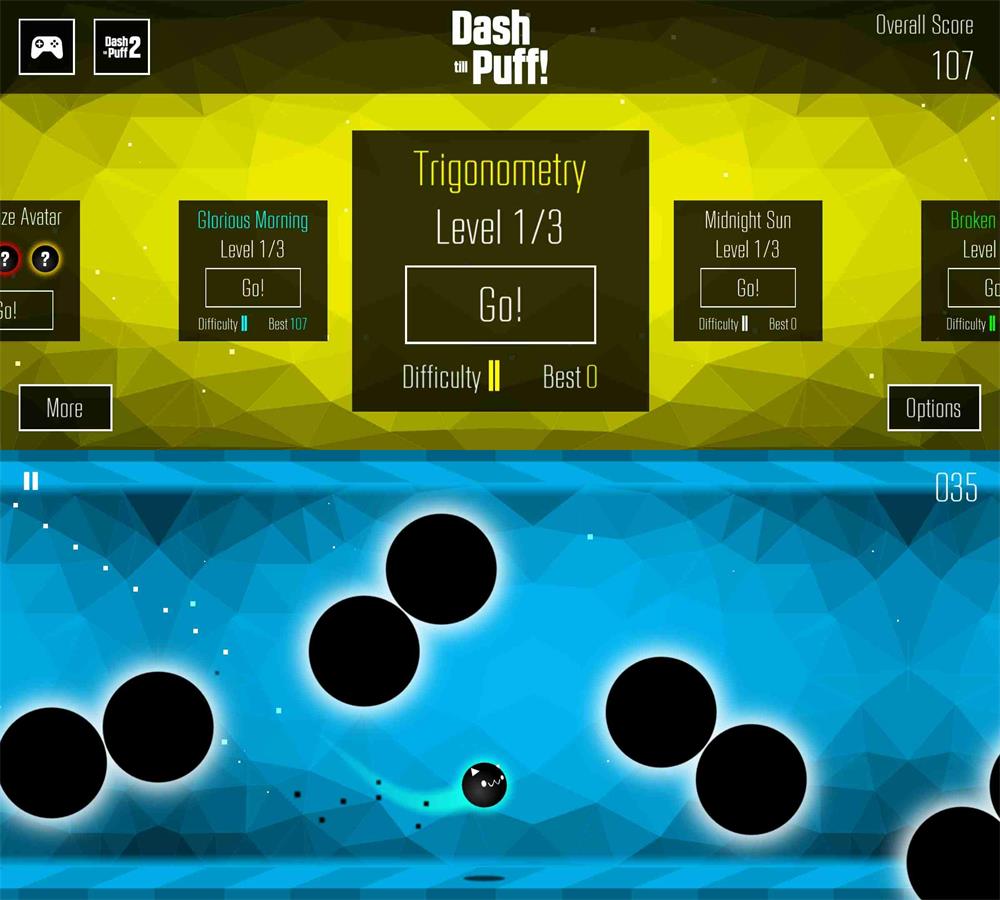This screenshot has width=1000, height=900.
Task: Choose the yellow-ringed avatar icon
Action: click(44, 260)
